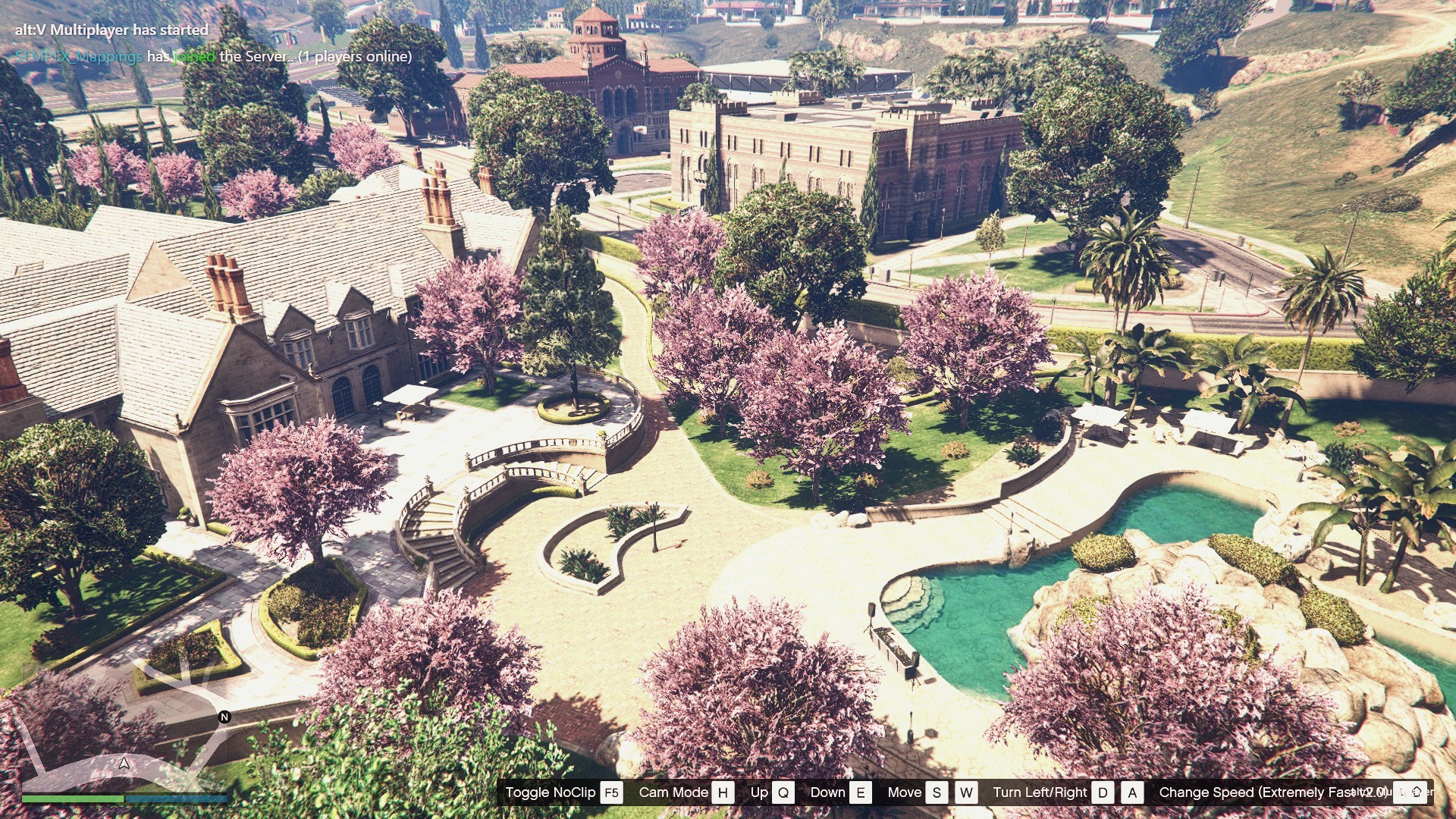Click the F5 key icon for NoClip
The height and width of the screenshot is (819, 1456).
pos(611,792)
